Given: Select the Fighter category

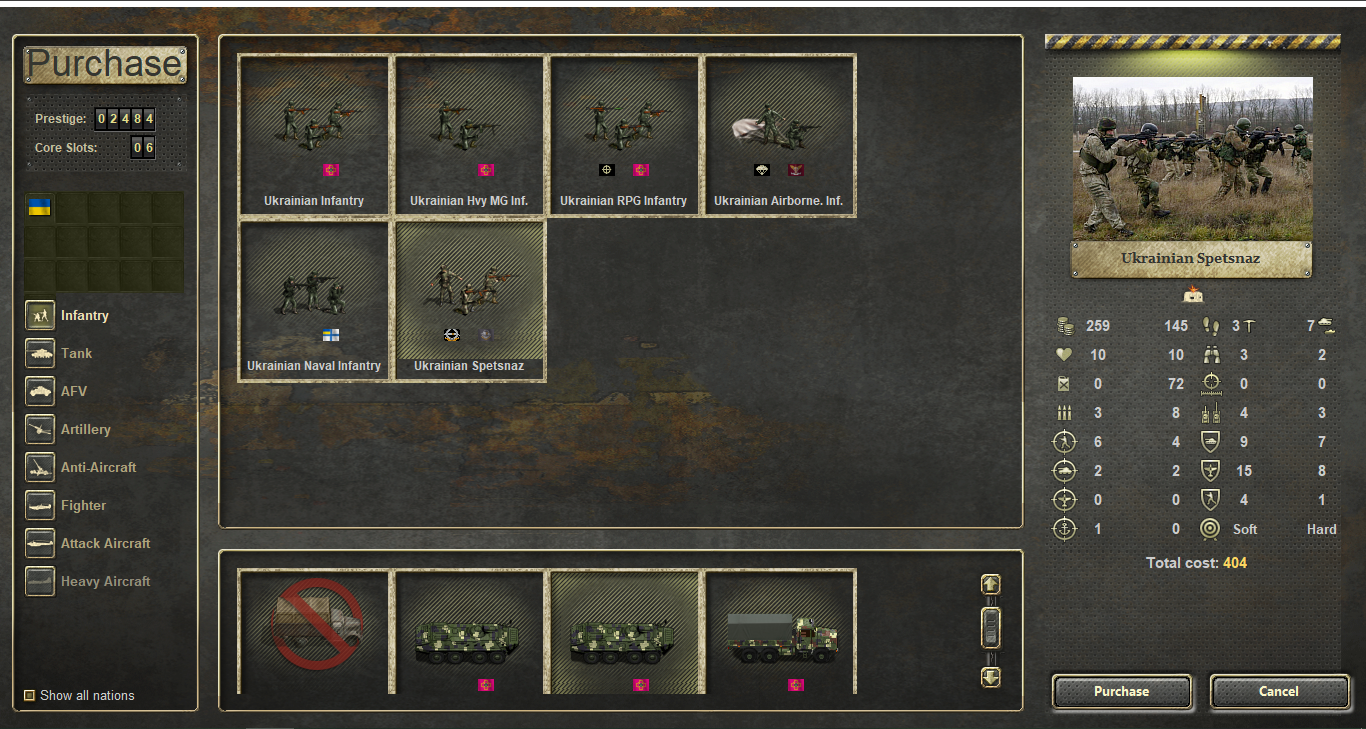Looking at the screenshot, I should [x=40, y=505].
